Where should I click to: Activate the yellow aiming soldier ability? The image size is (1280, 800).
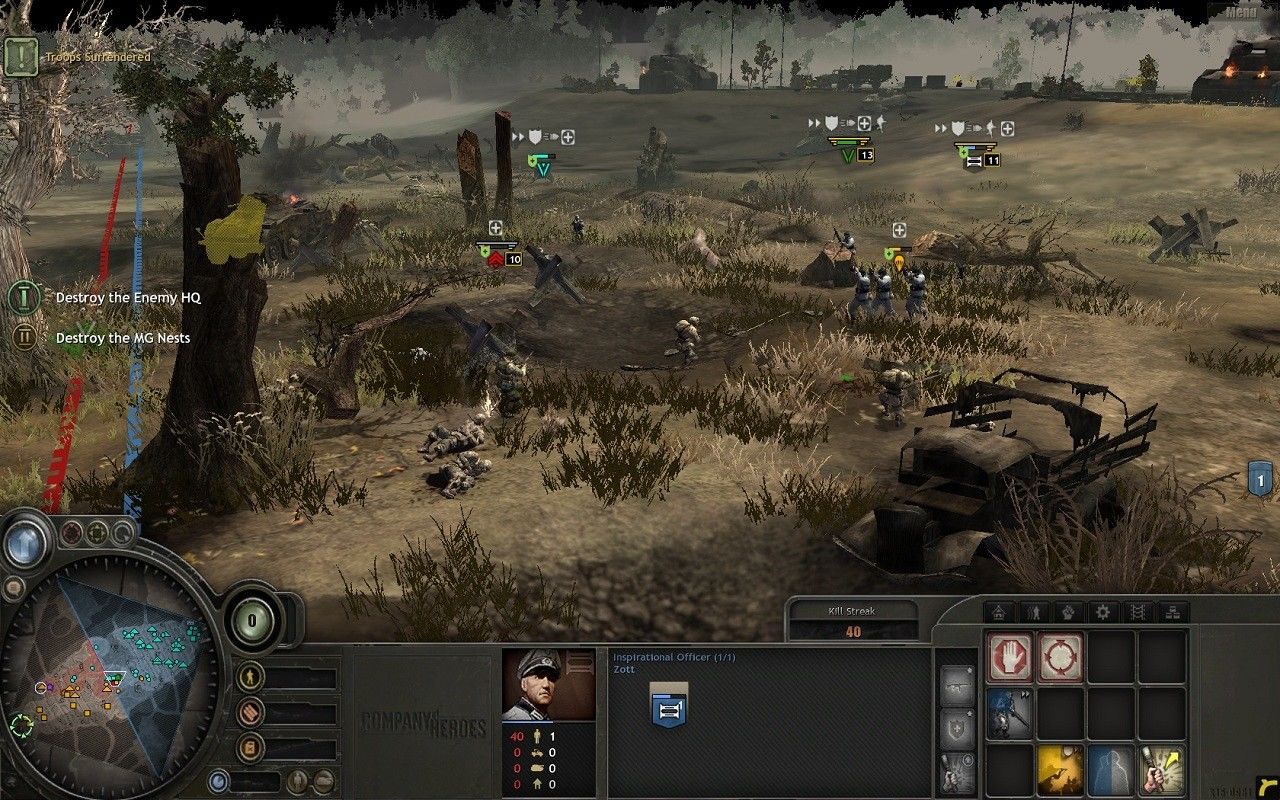(x=1060, y=769)
